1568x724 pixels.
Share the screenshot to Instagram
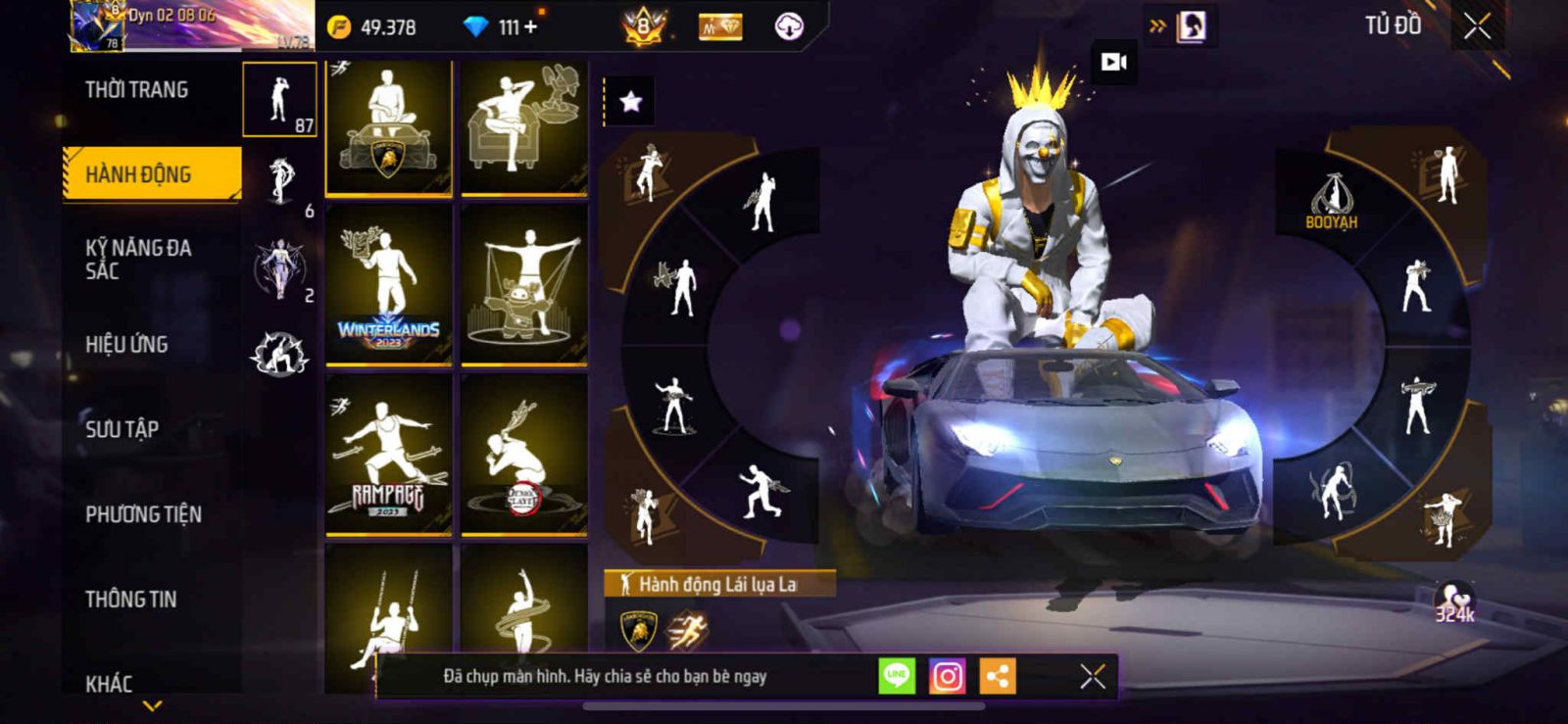pos(947,676)
